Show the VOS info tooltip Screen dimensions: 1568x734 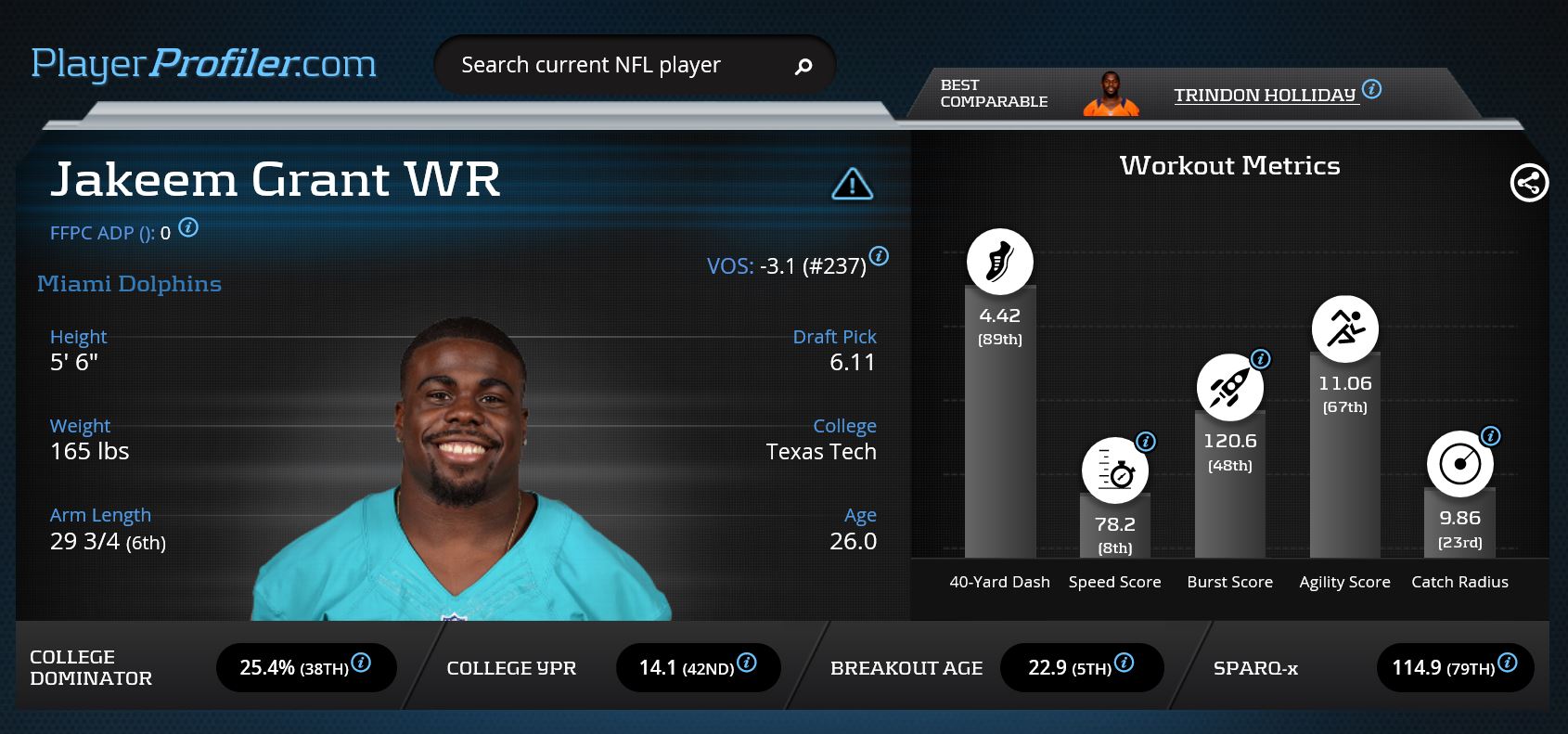tap(879, 256)
